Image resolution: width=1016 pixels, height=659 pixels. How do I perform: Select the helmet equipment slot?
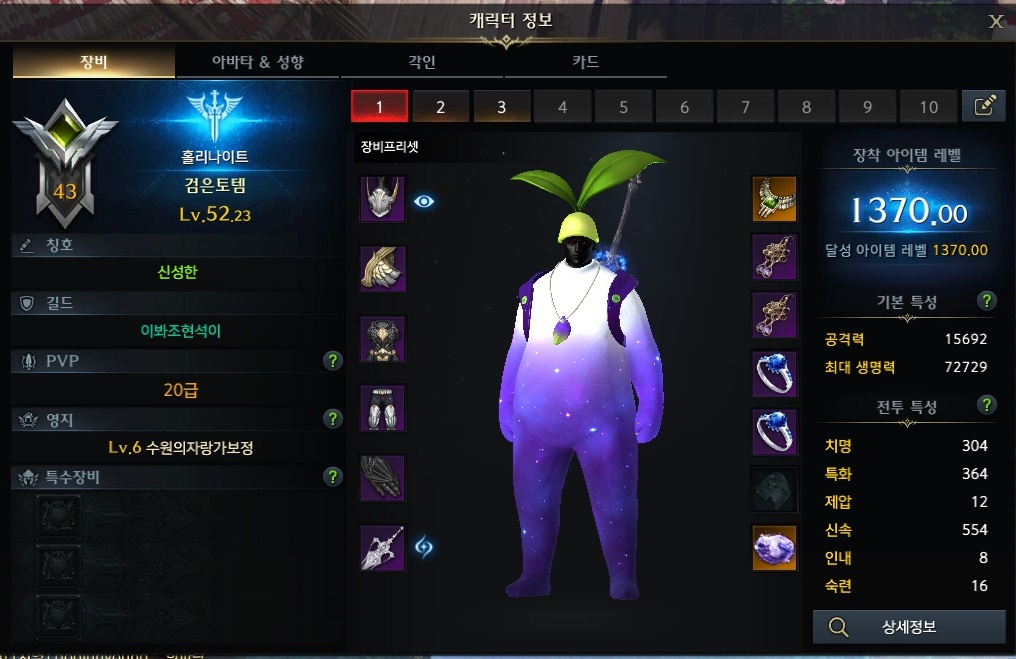(383, 200)
